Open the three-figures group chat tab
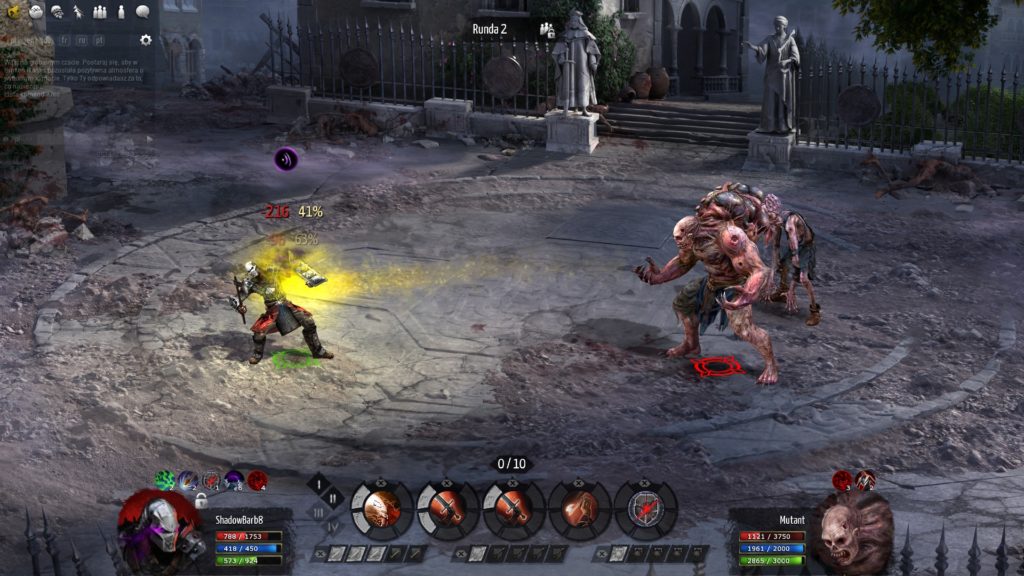This screenshot has height=576, width=1024. (x=99, y=12)
